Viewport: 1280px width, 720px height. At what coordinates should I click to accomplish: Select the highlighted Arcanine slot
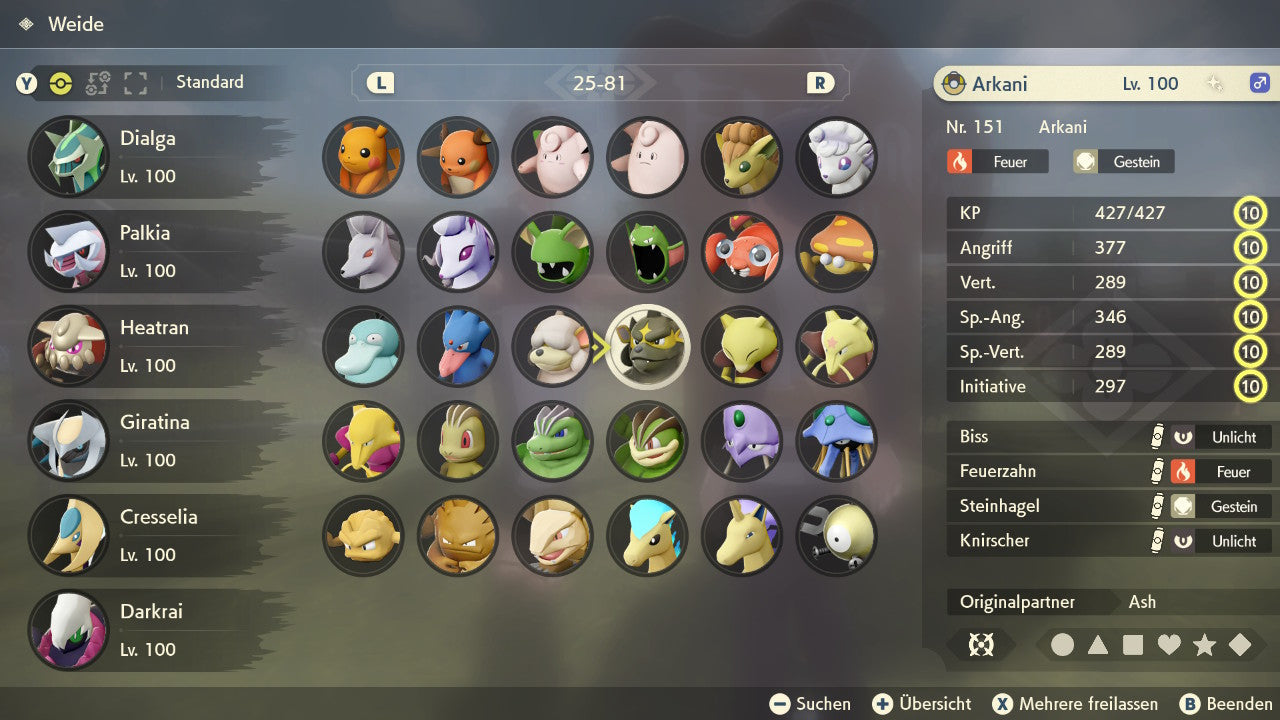(648, 346)
